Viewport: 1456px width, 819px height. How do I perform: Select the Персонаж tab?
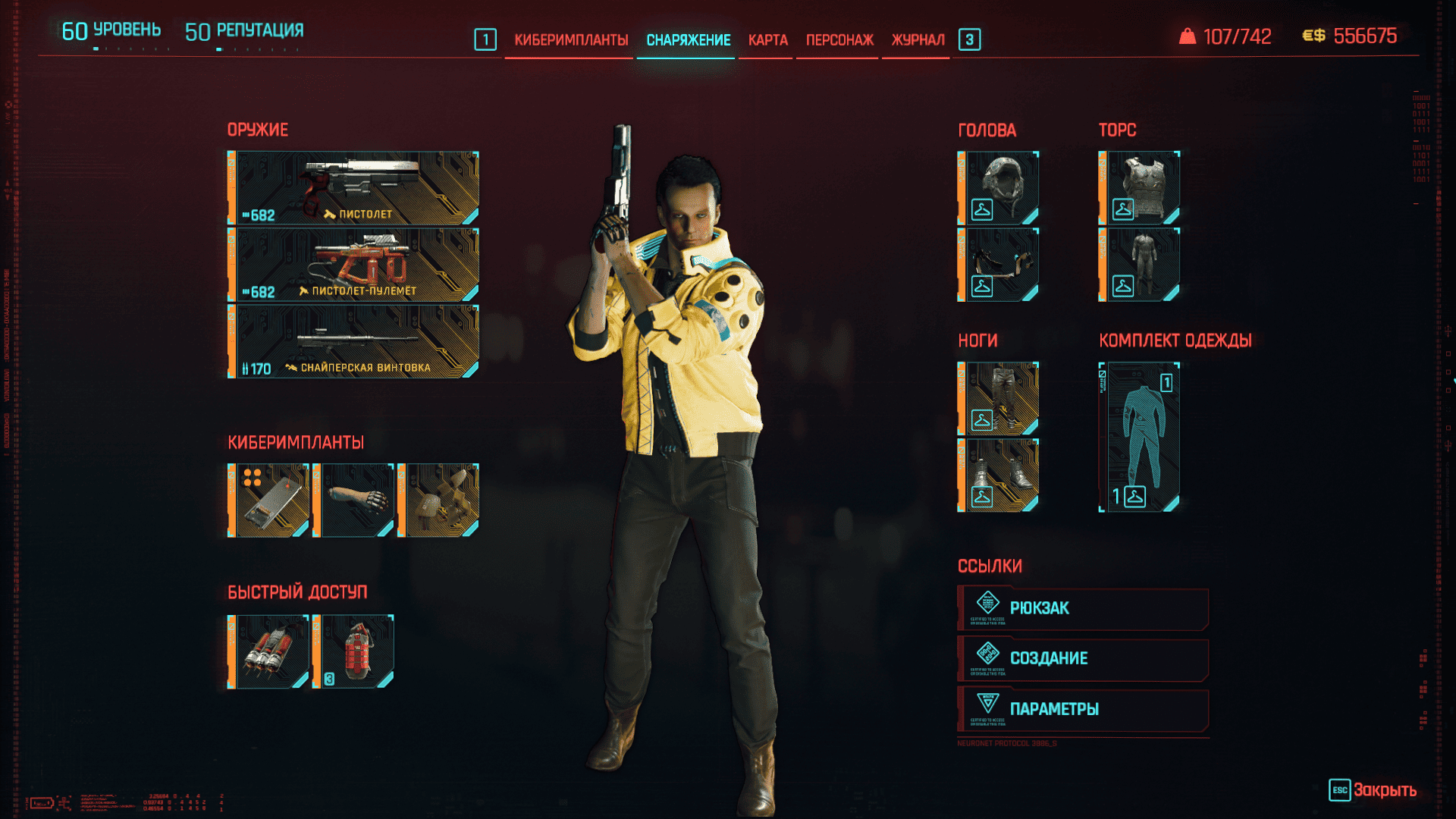839,40
